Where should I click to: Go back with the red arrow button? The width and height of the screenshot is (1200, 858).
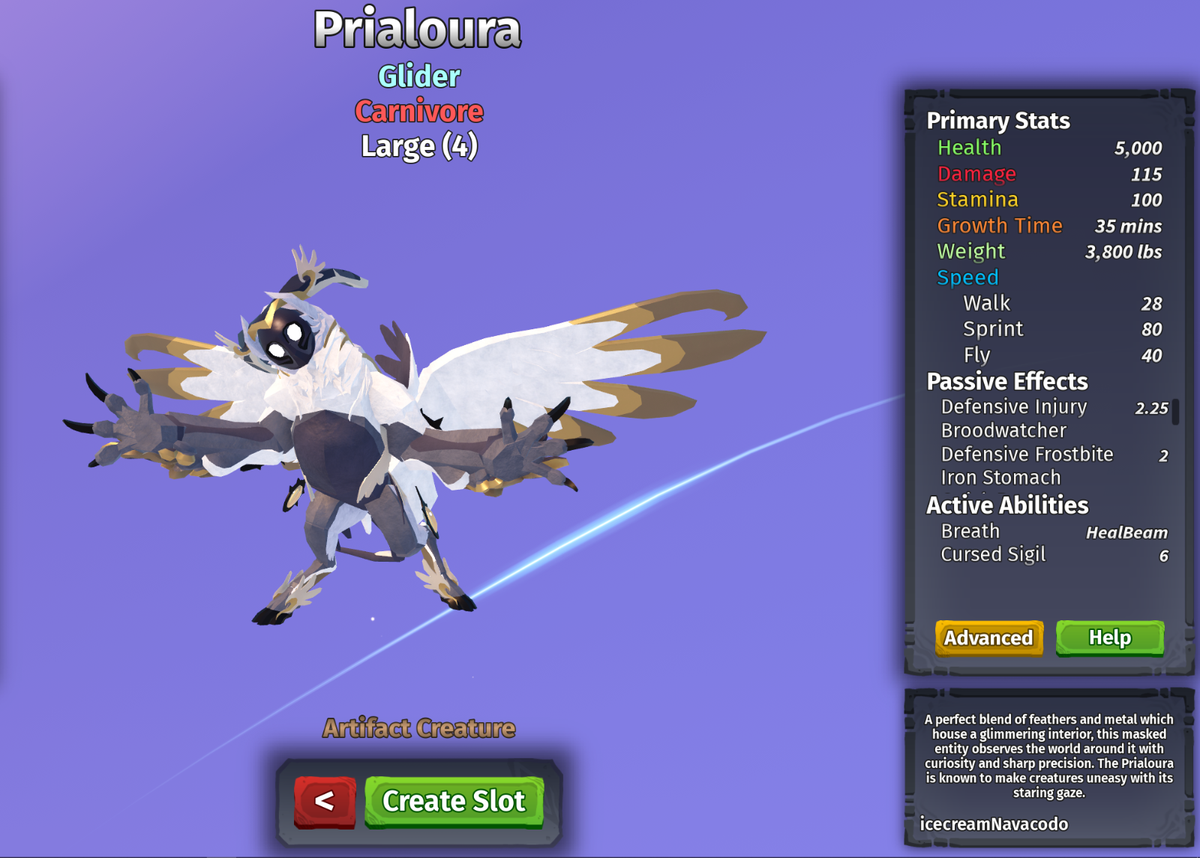[x=324, y=801]
